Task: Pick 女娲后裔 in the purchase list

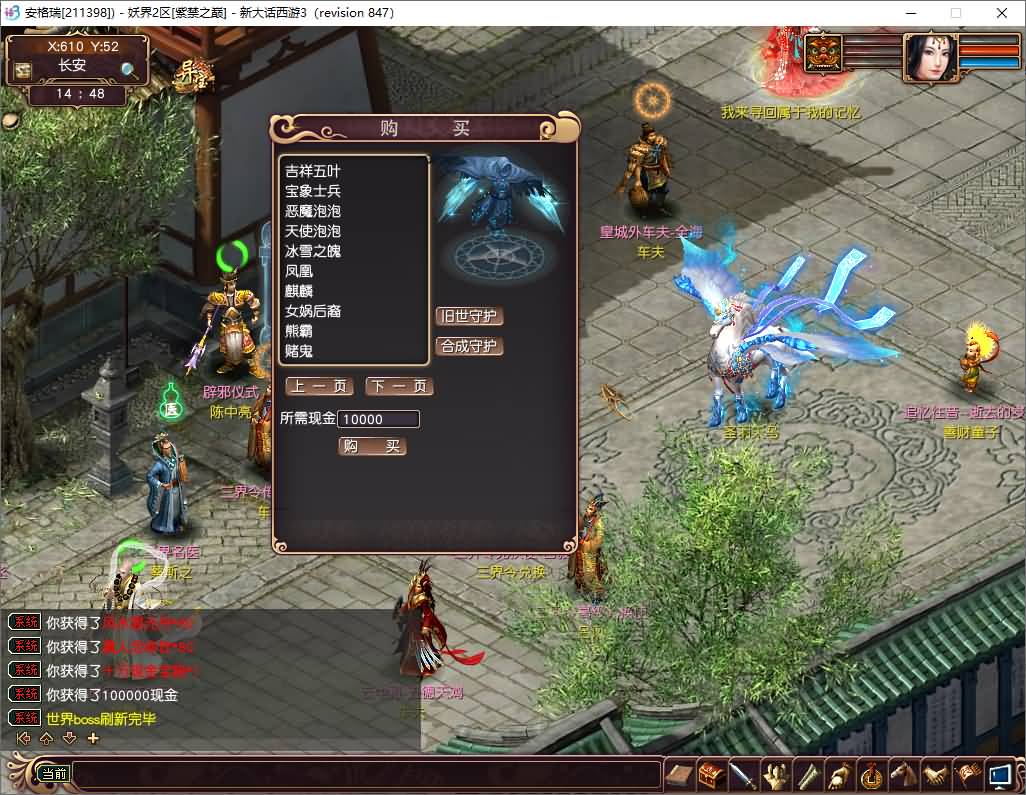Action: (x=313, y=311)
